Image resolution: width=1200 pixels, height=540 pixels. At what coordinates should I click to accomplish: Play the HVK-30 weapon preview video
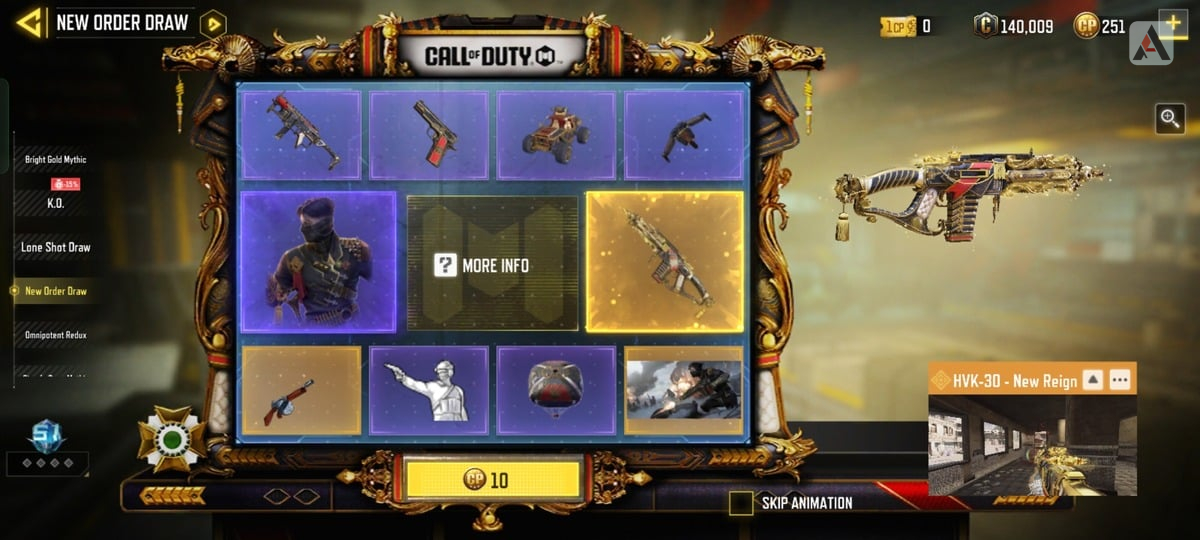point(1032,445)
